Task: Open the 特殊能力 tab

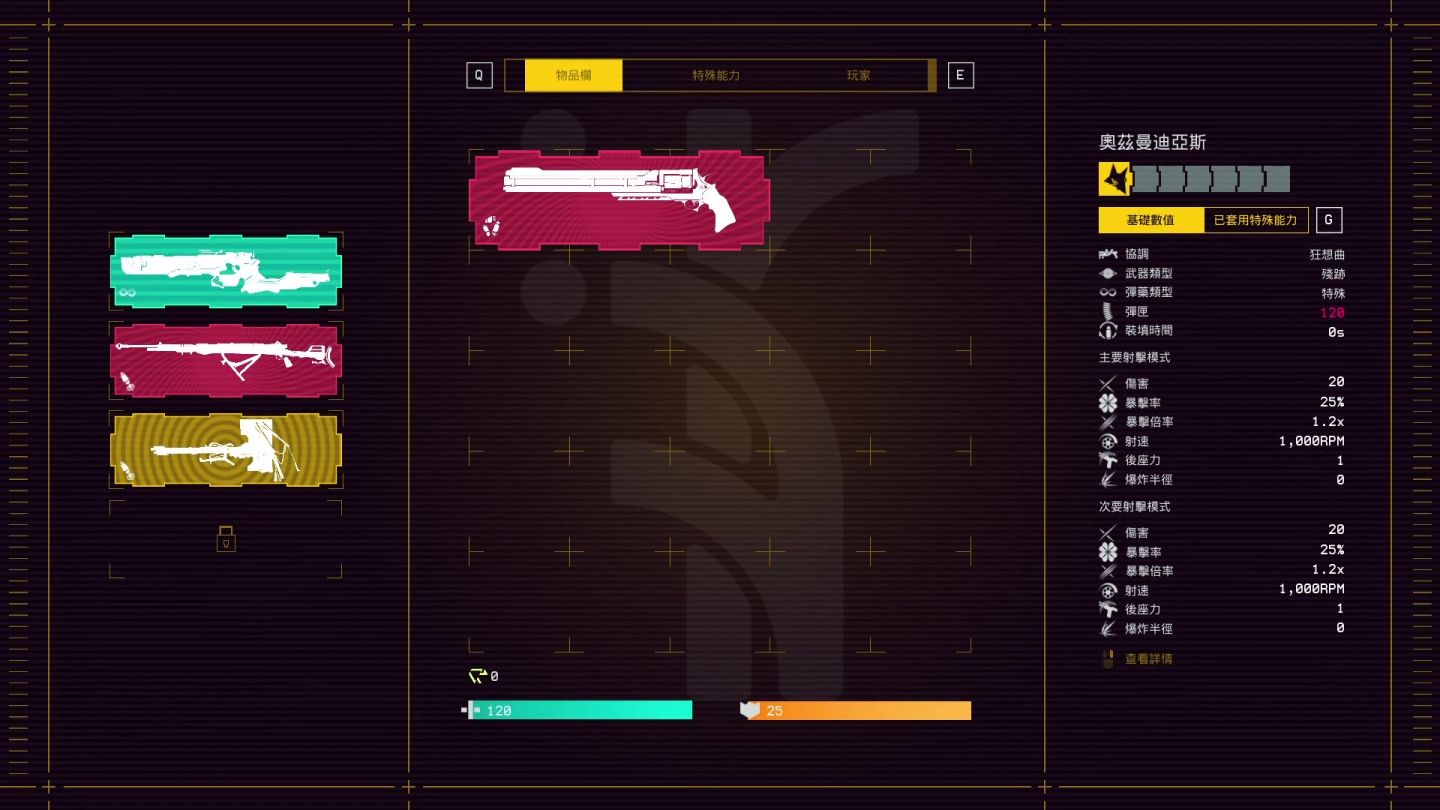Action: click(x=714, y=74)
